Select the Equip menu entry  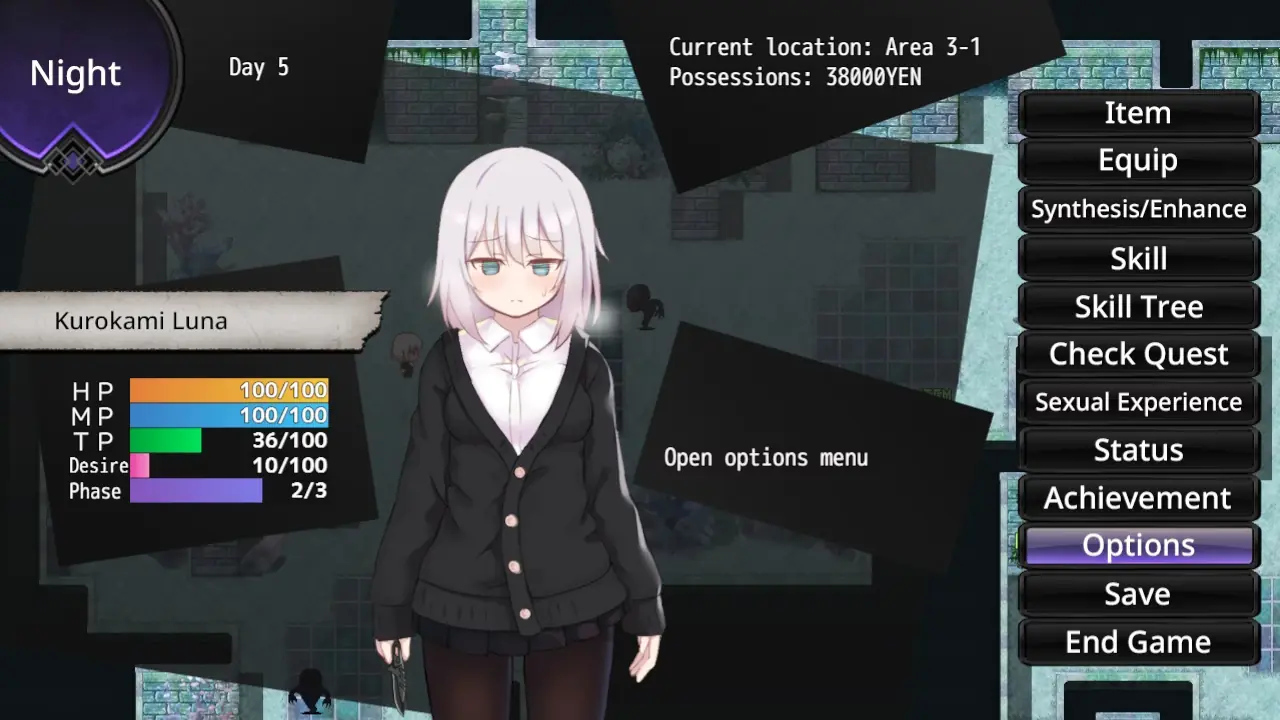coord(1138,161)
